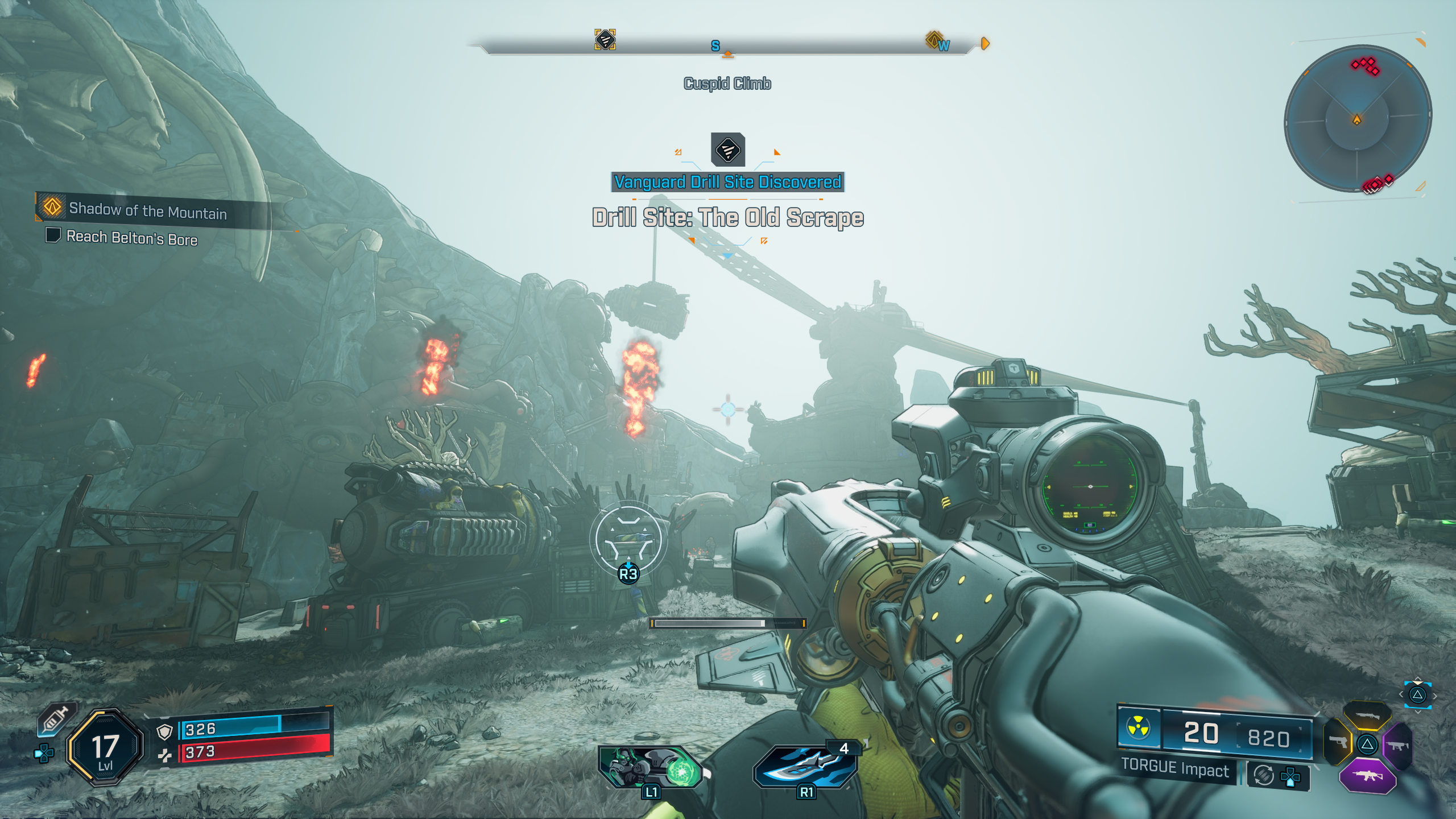Choose the purple SMG on the right

tap(1398, 744)
